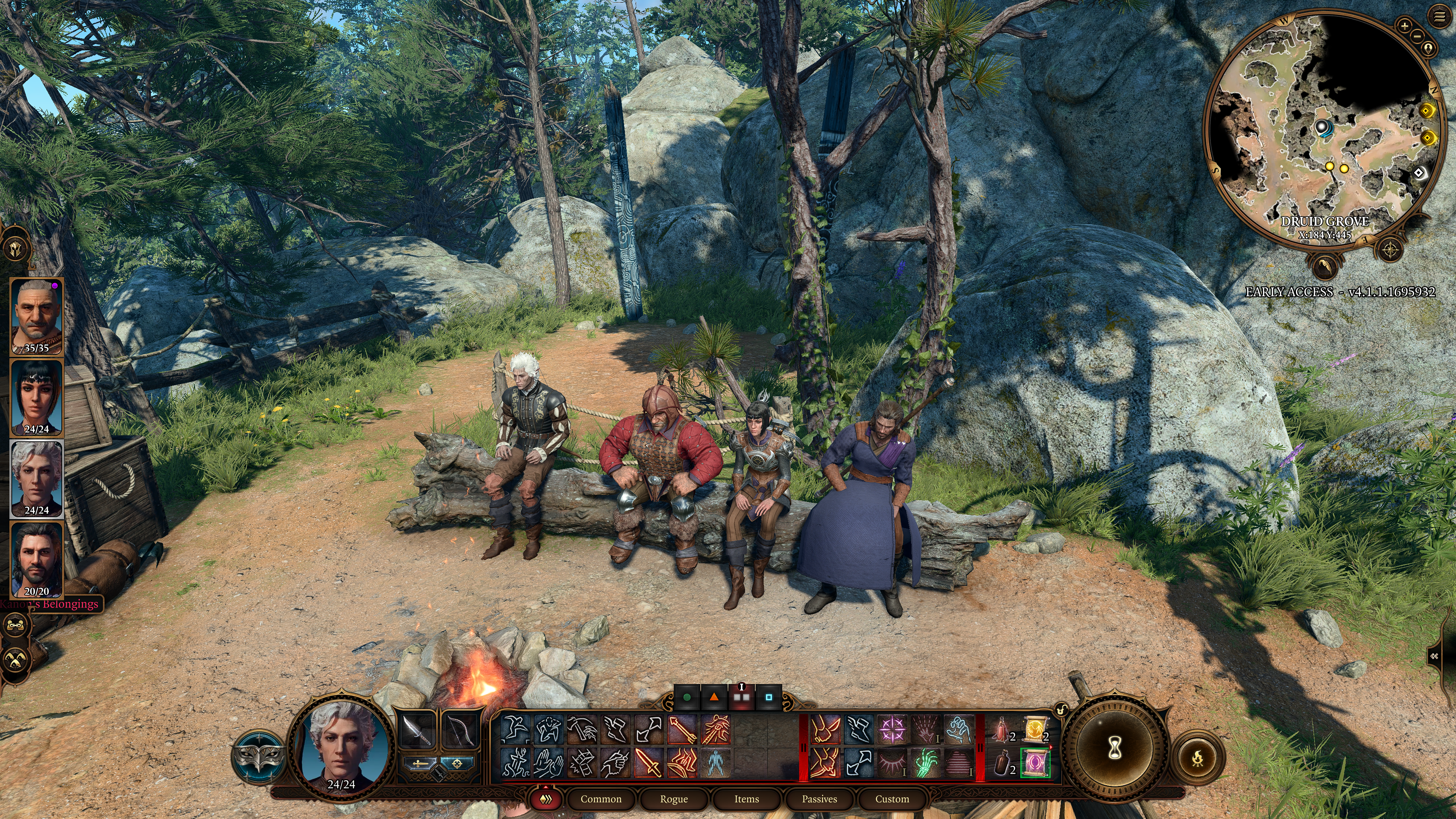Open the campfire rest button
This screenshot has width=1456, height=819.
click(x=1198, y=758)
